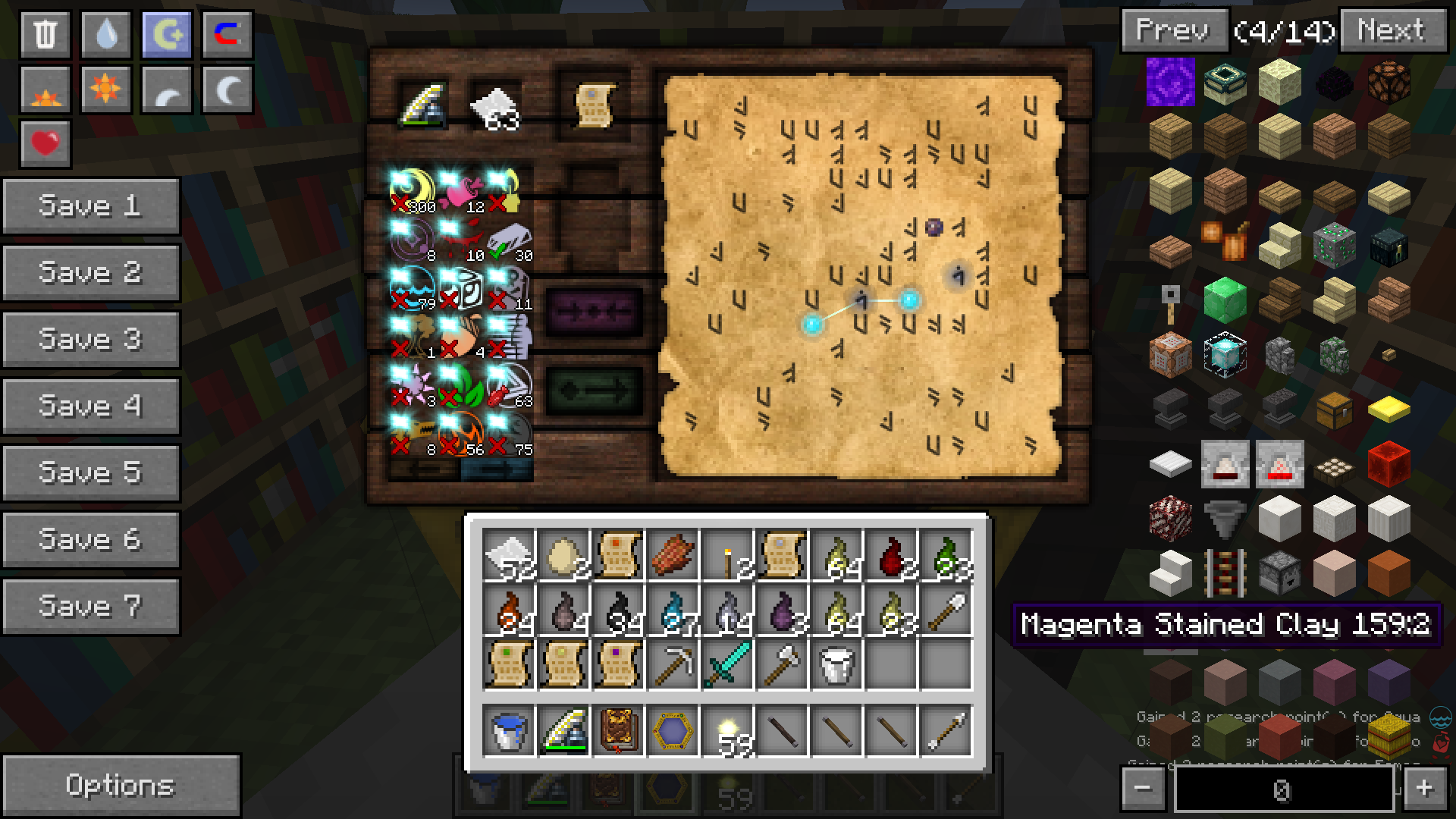
Task: Open the Options menu
Action: 120,785
